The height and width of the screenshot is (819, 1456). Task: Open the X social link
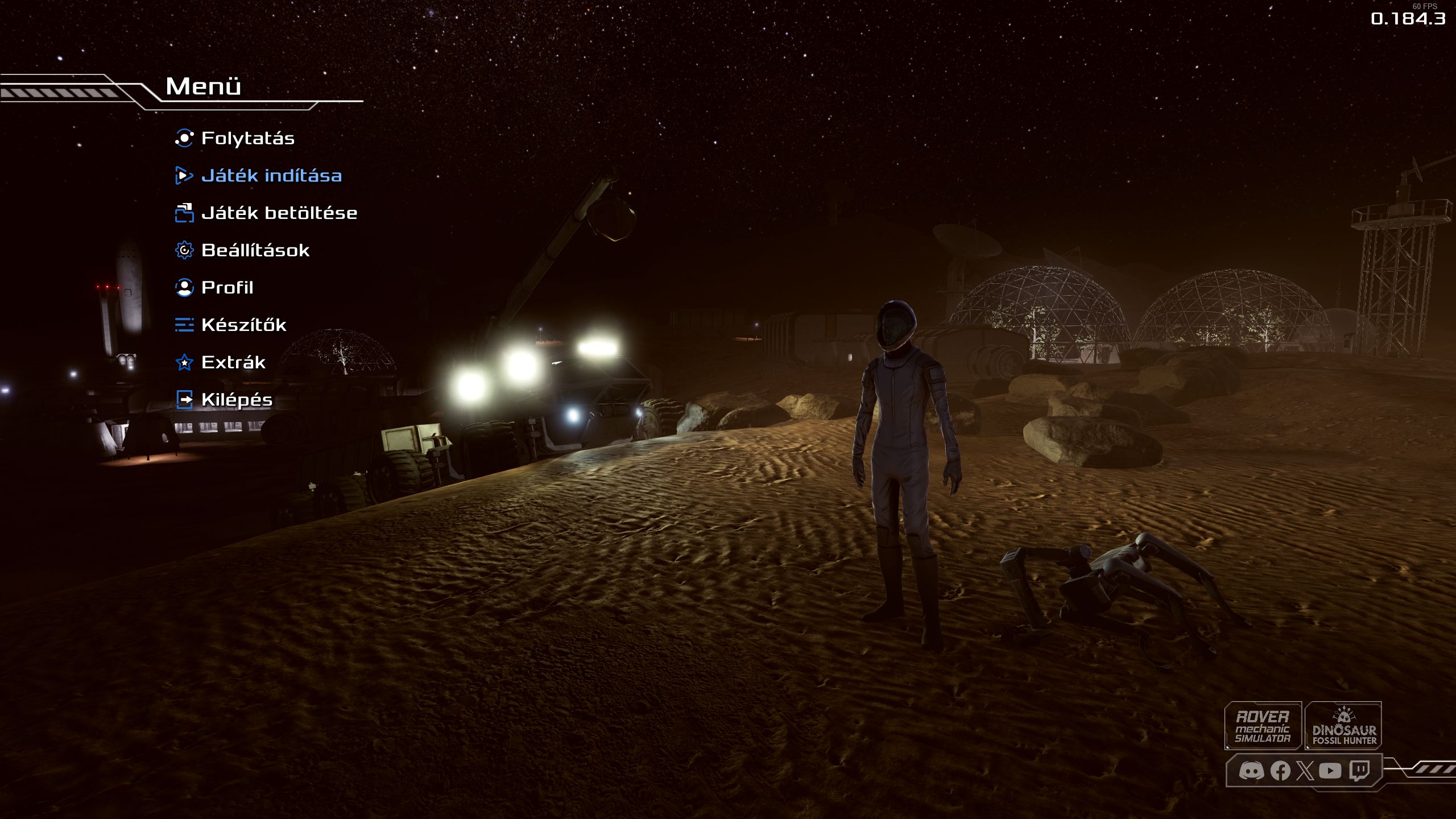pos(1305,771)
